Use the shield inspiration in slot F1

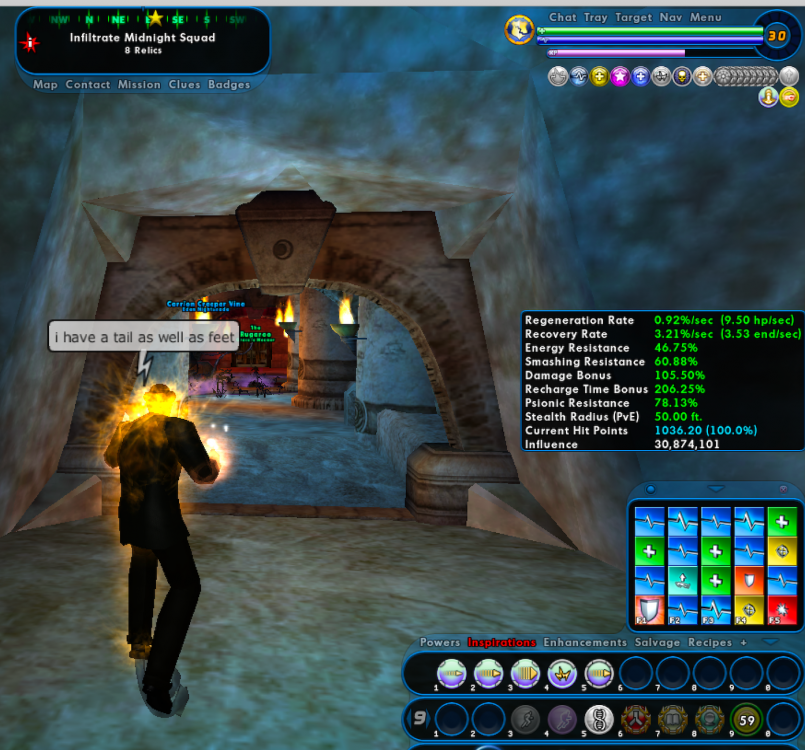649,610
